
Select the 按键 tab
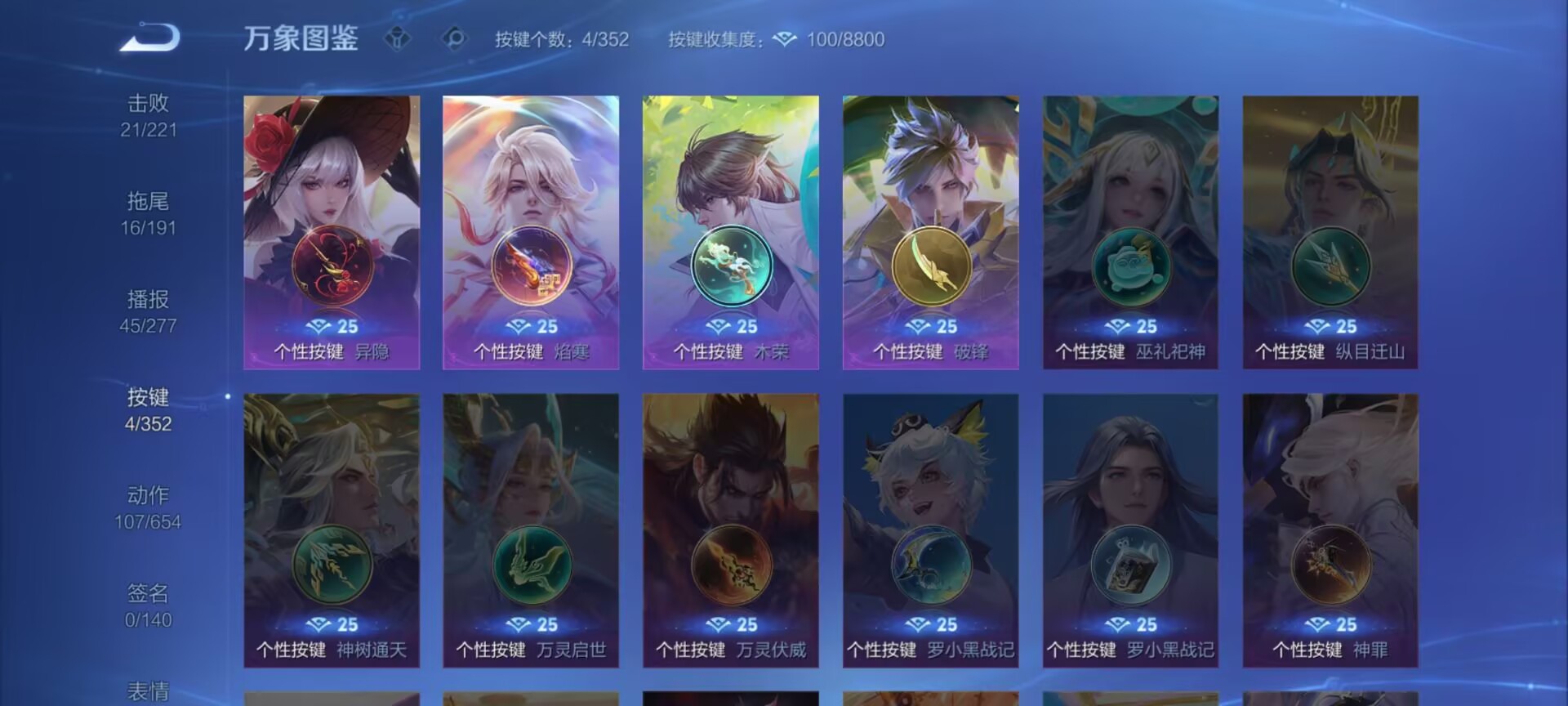(148, 409)
